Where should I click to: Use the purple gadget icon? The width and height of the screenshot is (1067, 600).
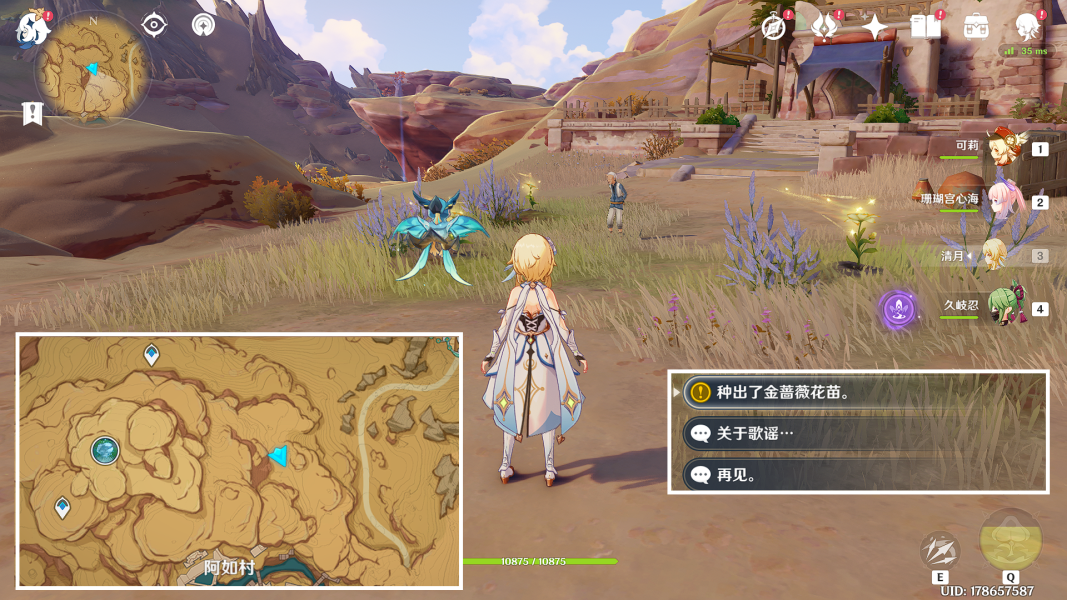coord(898,310)
